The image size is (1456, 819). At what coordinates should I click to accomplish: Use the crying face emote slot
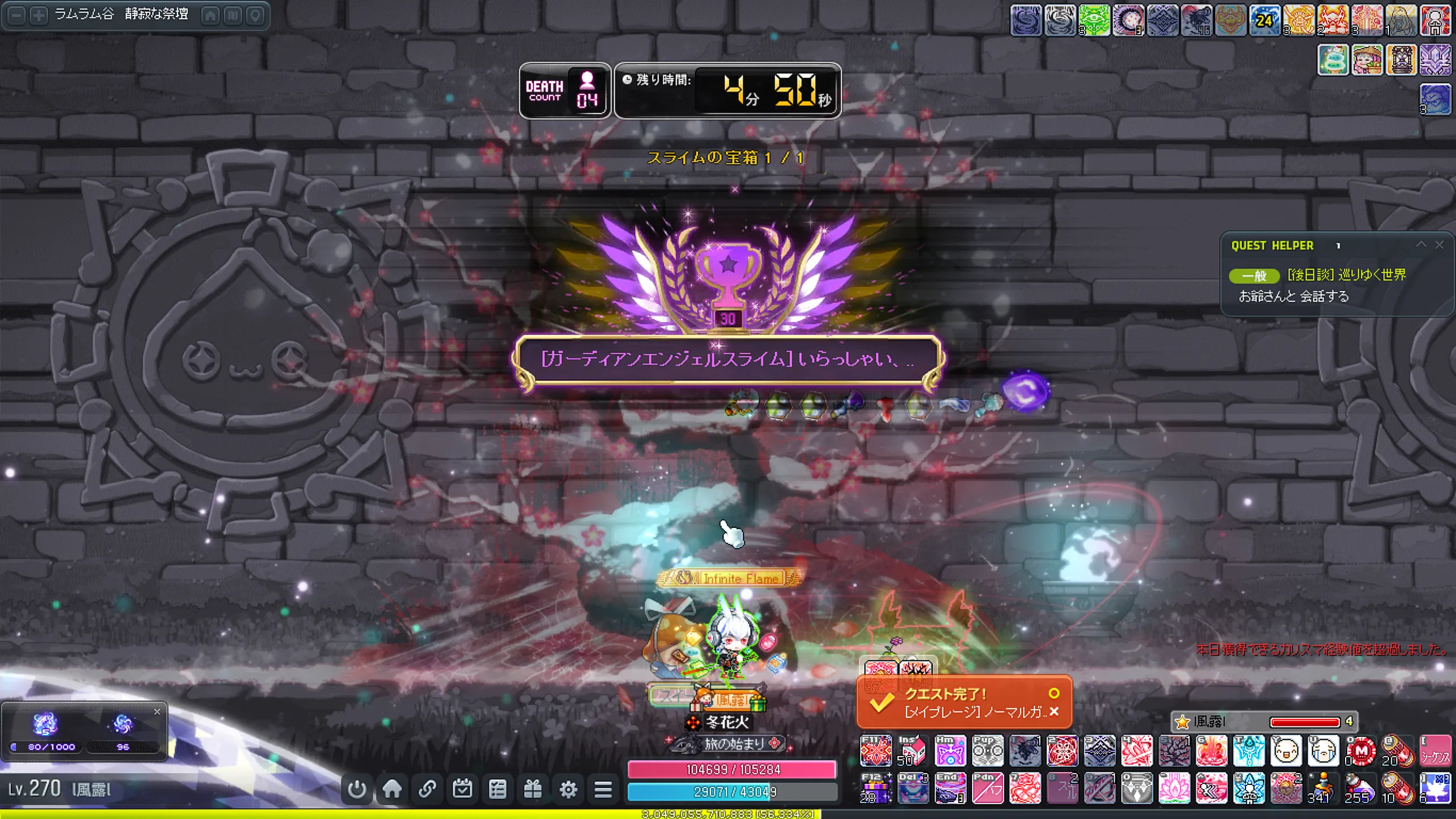(1322, 751)
